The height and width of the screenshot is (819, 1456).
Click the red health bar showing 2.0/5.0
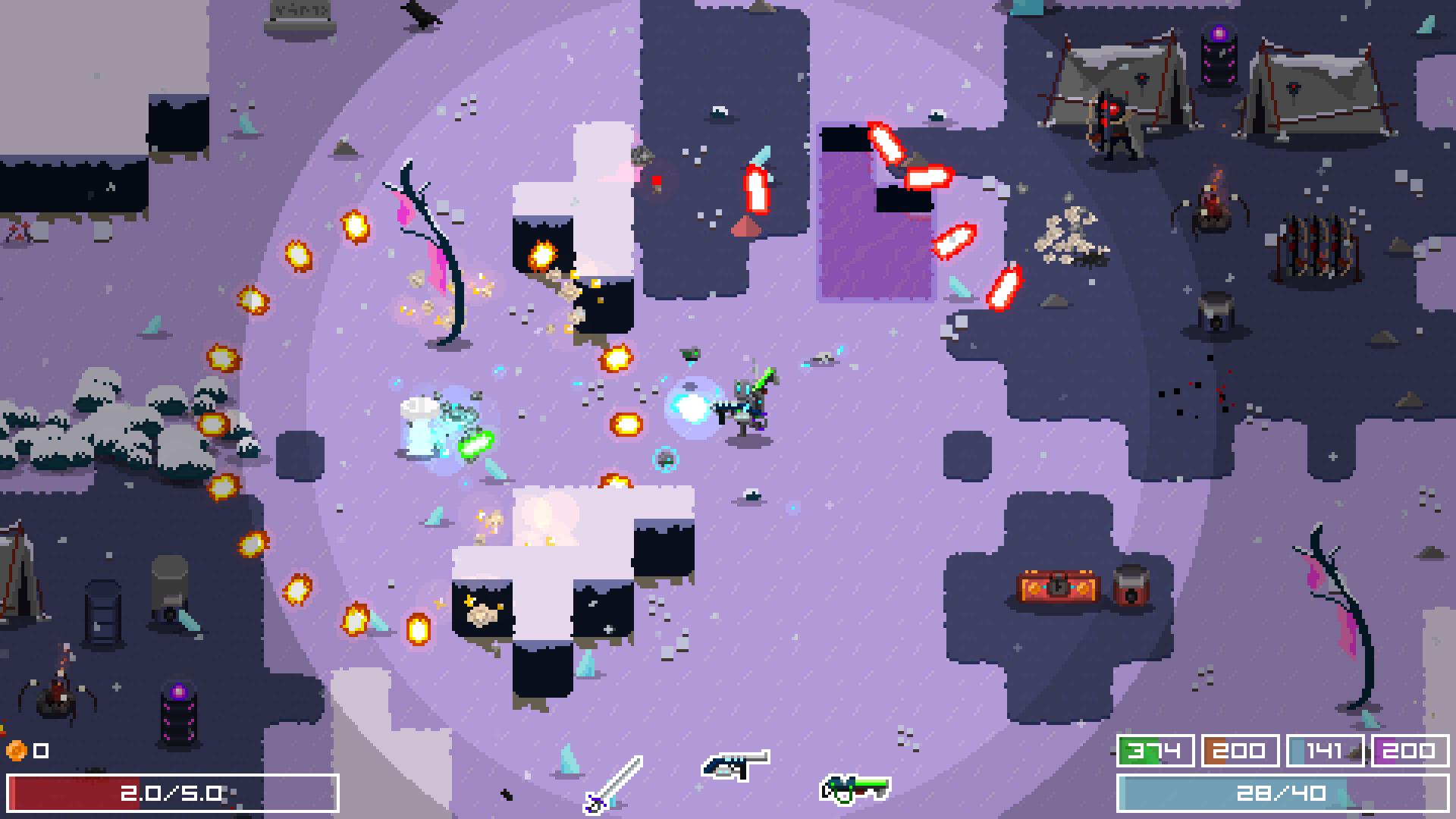coord(171,791)
